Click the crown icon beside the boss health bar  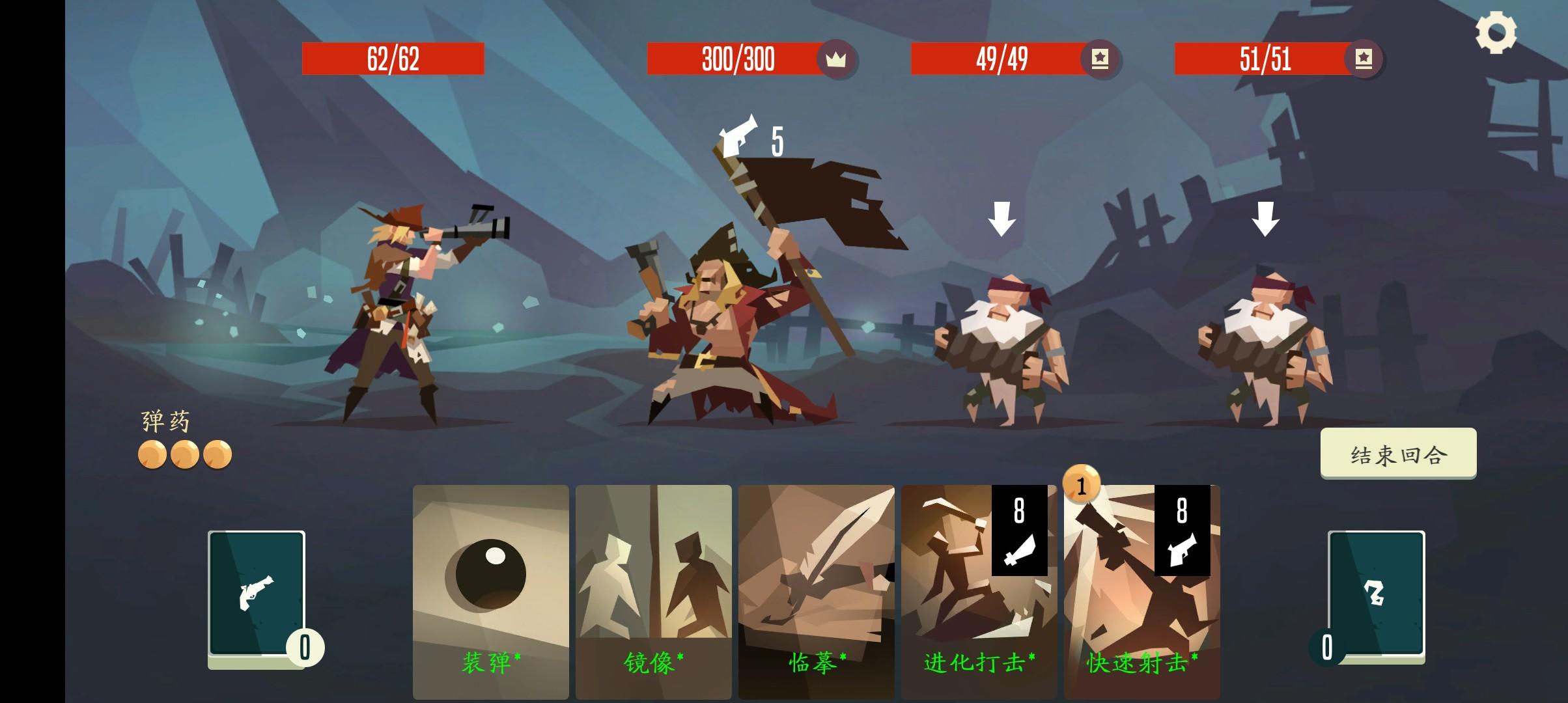pos(837,59)
